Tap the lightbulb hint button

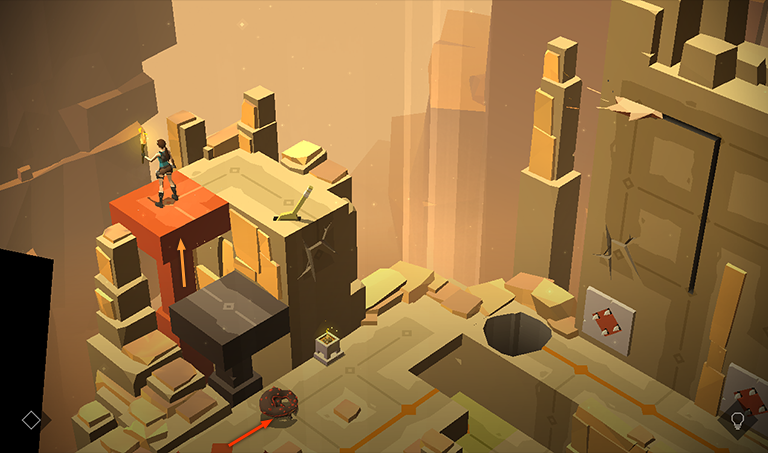point(738,420)
